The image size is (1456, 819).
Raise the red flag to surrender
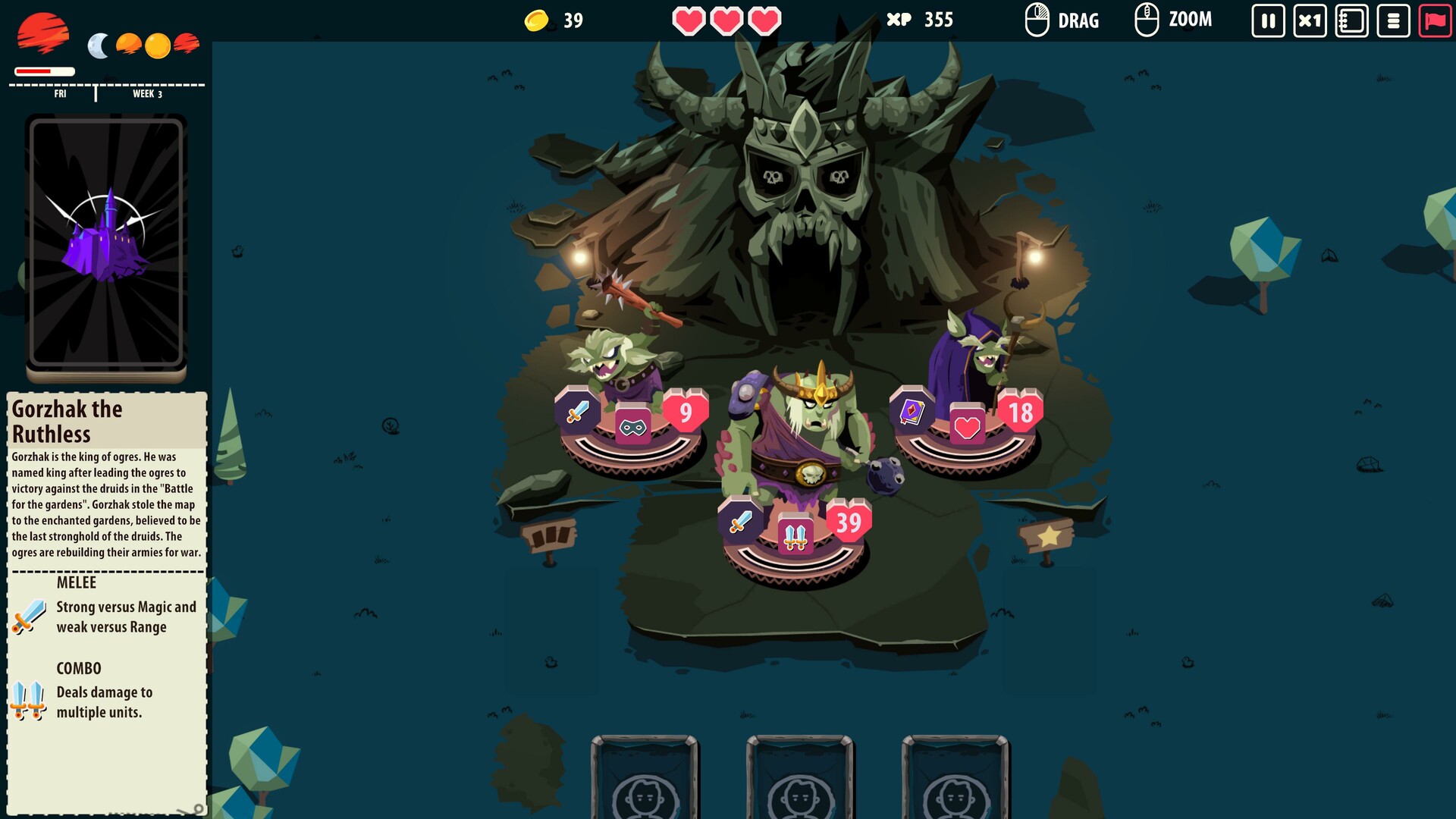click(1436, 20)
